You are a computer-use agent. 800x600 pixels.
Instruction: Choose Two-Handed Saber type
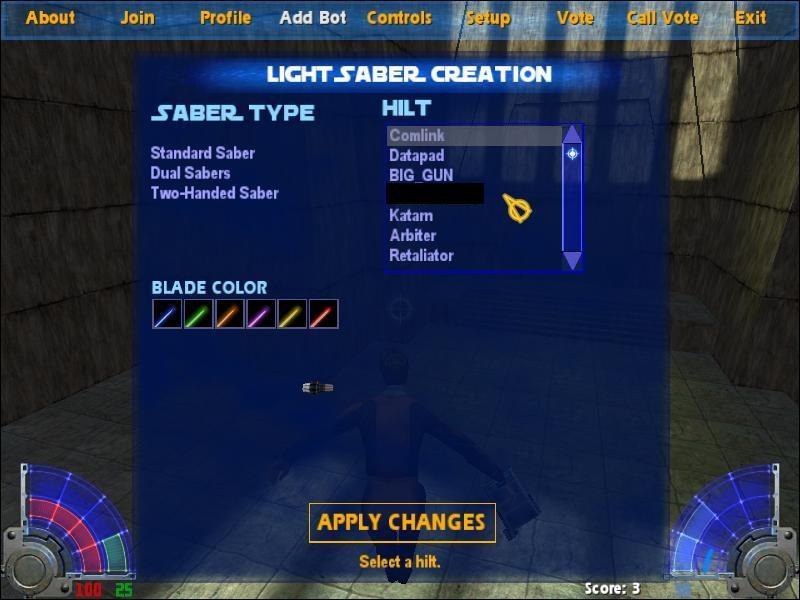tap(215, 193)
